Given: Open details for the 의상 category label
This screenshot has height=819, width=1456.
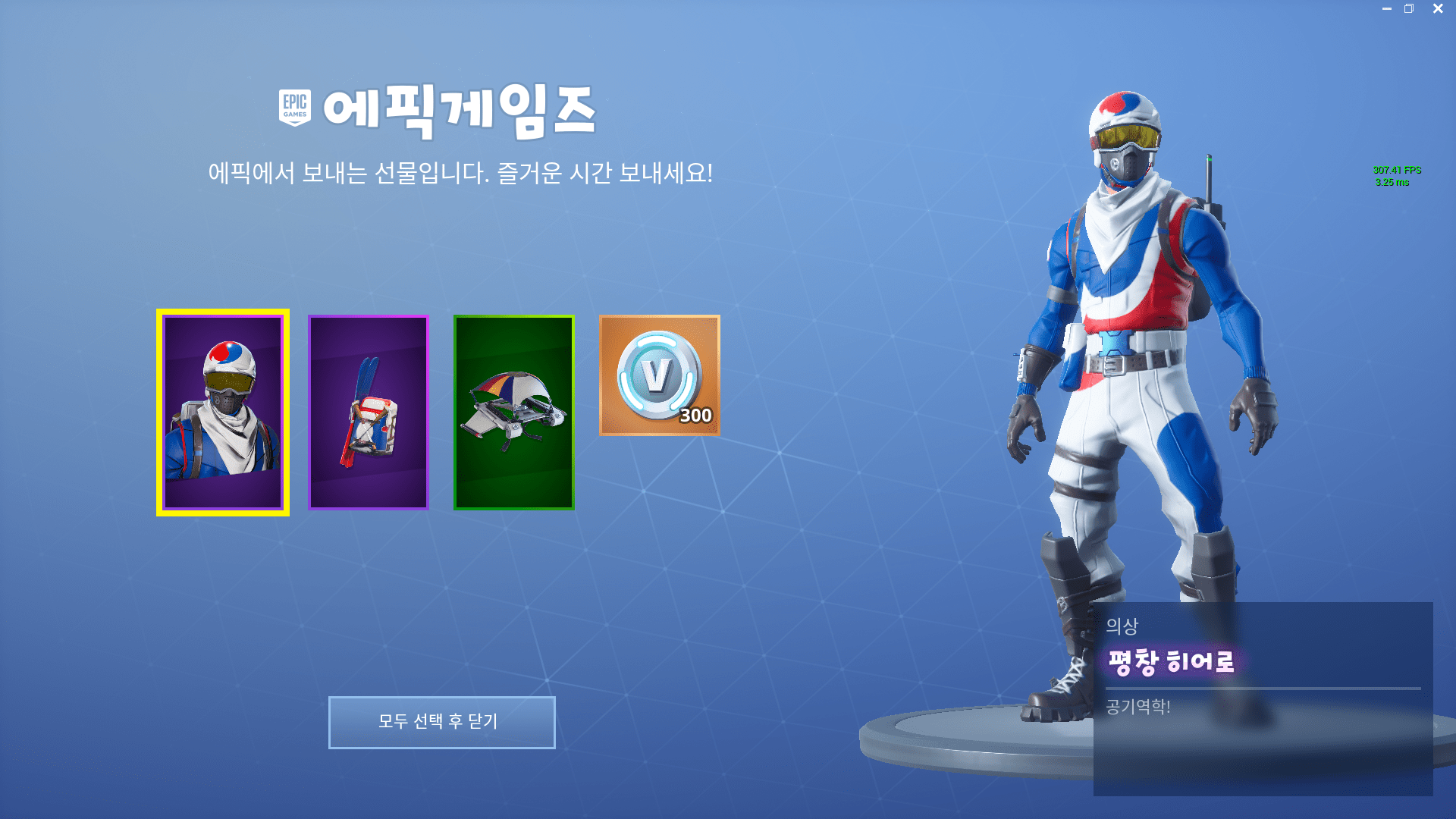Looking at the screenshot, I should [1122, 626].
